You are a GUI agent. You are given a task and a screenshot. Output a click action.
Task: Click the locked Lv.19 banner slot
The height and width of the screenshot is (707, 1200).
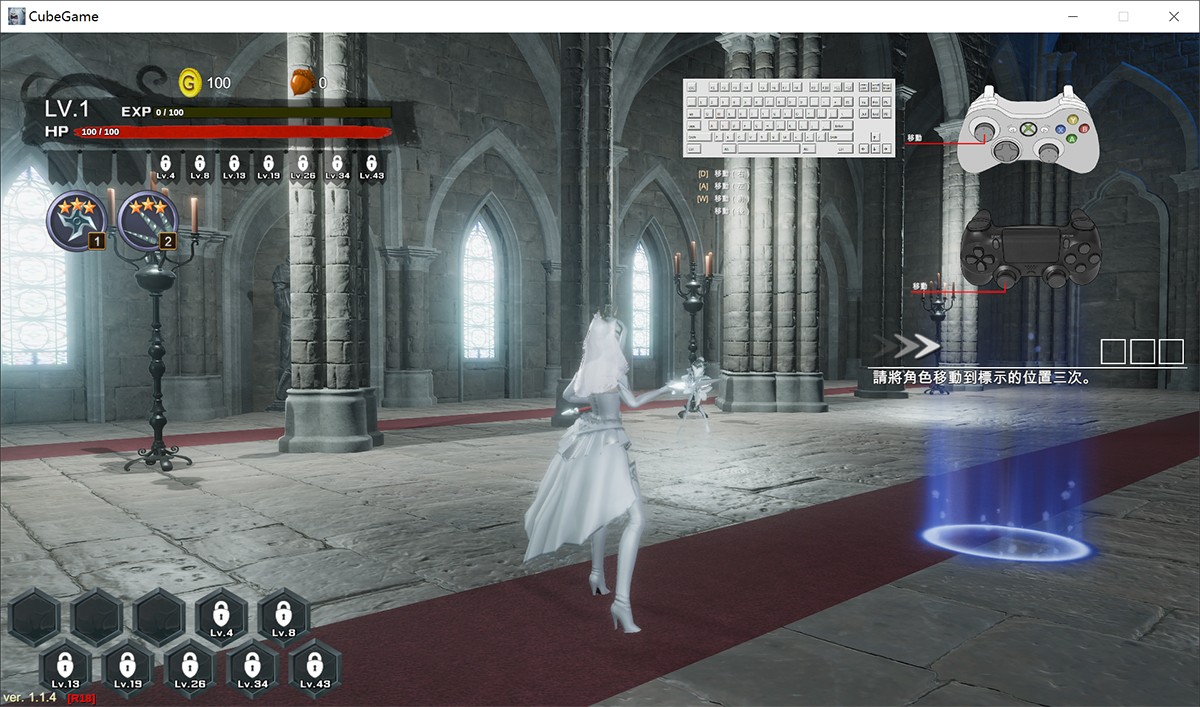268,166
